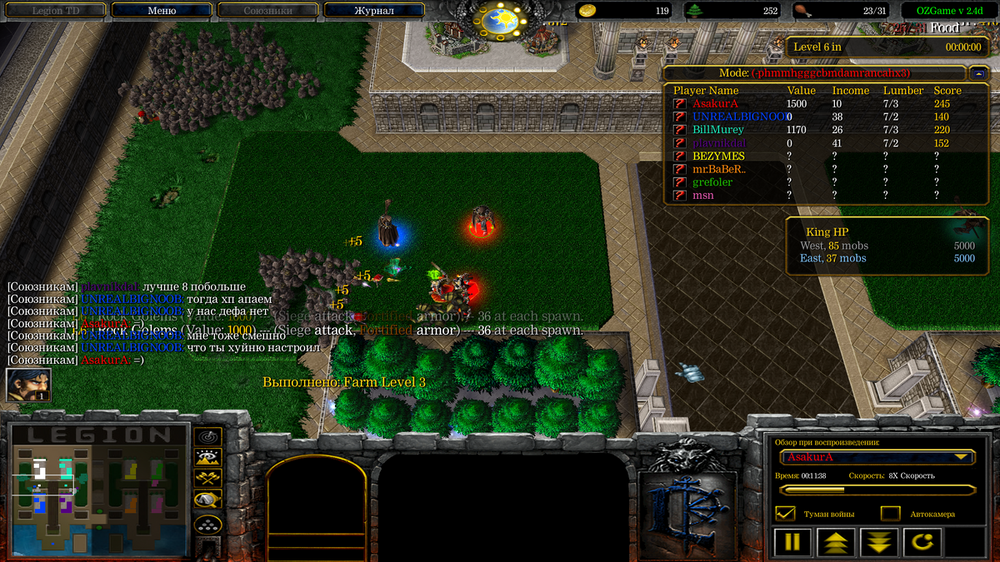
Task: Toggle minimap creep camps display button
Action: [x=208, y=500]
